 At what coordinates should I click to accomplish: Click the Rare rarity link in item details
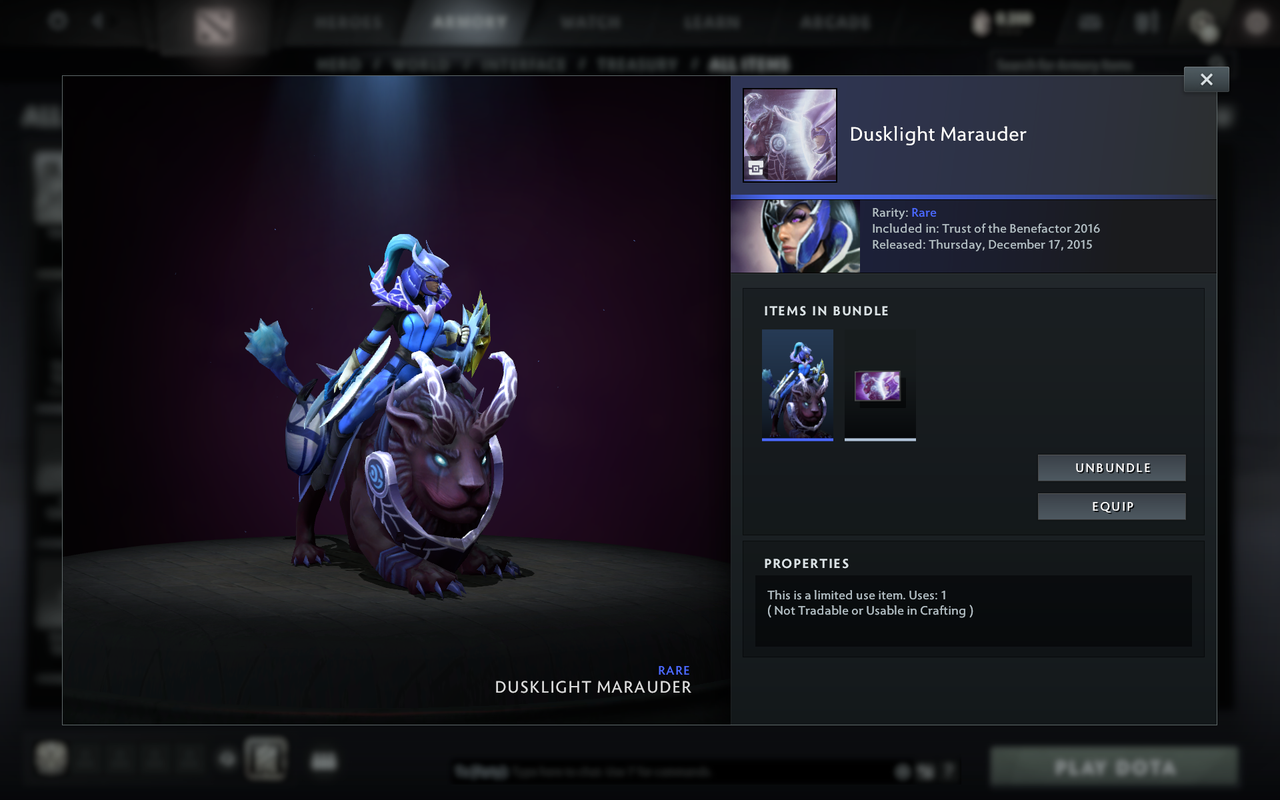[x=923, y=212]
